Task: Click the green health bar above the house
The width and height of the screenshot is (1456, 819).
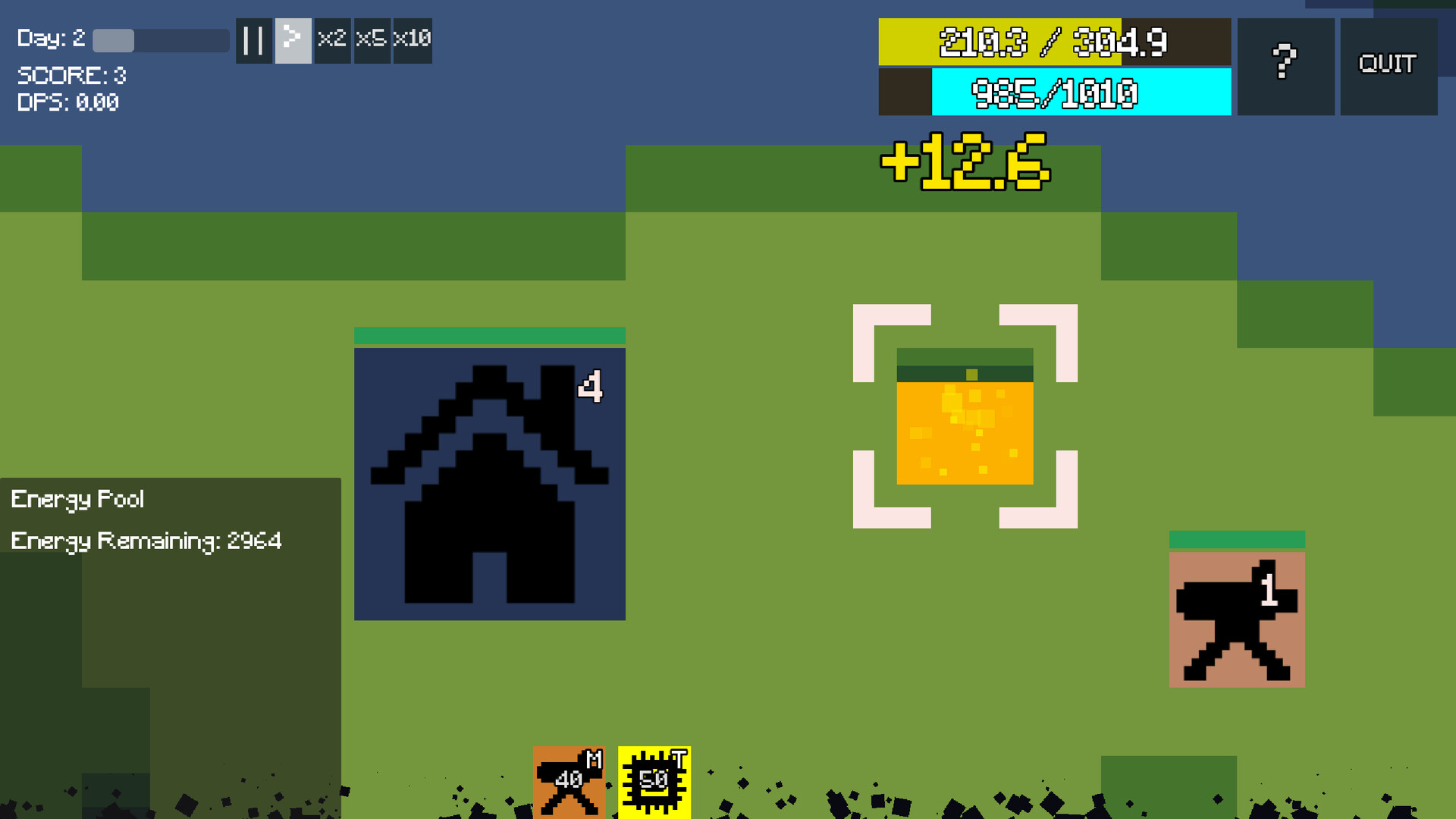Action: [x=490, y=334]
